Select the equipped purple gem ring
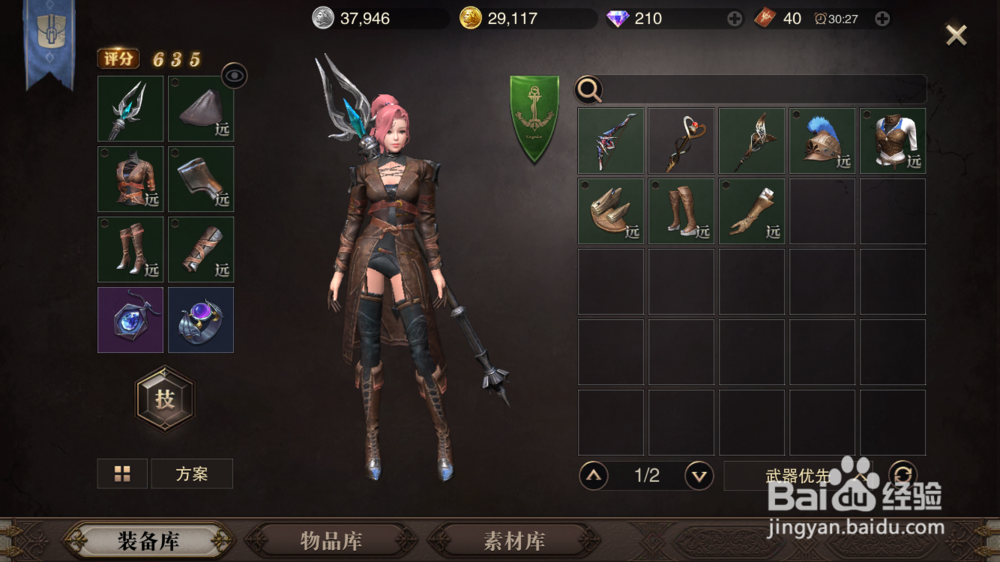This screenshot has height=562, width=1000. [x=201, y=320]
